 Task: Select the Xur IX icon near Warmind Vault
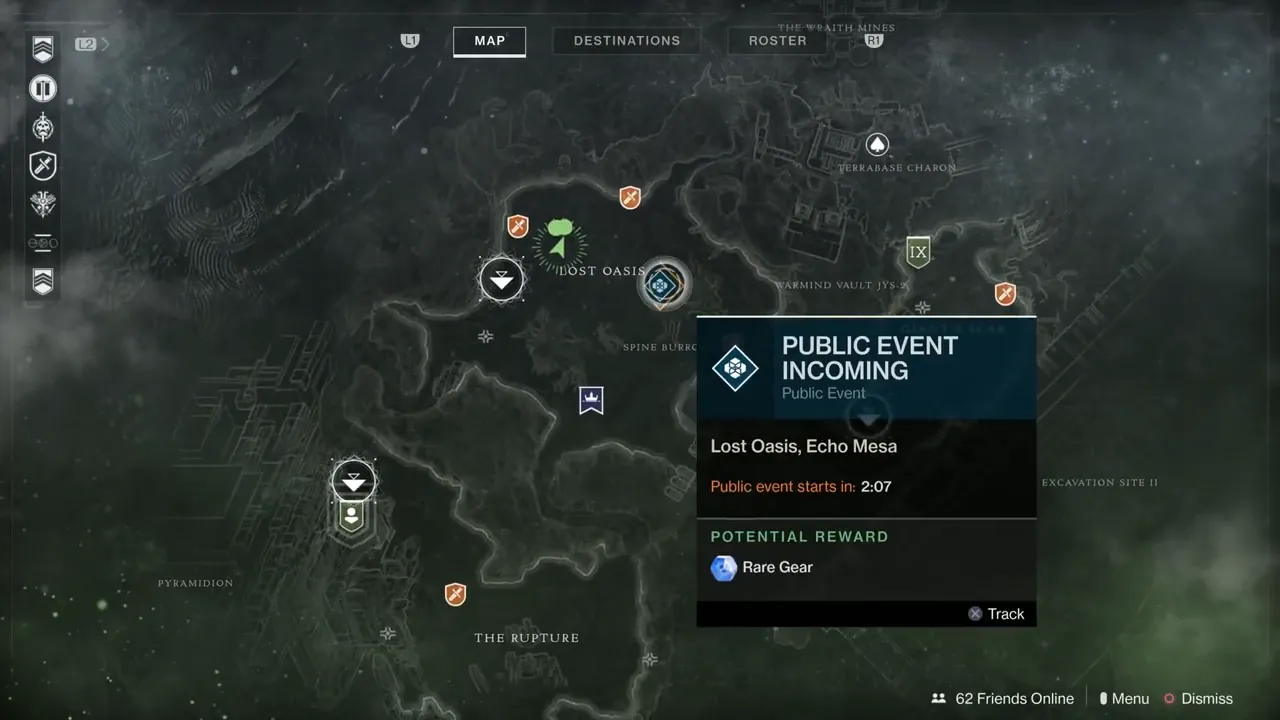click(918, 251)
